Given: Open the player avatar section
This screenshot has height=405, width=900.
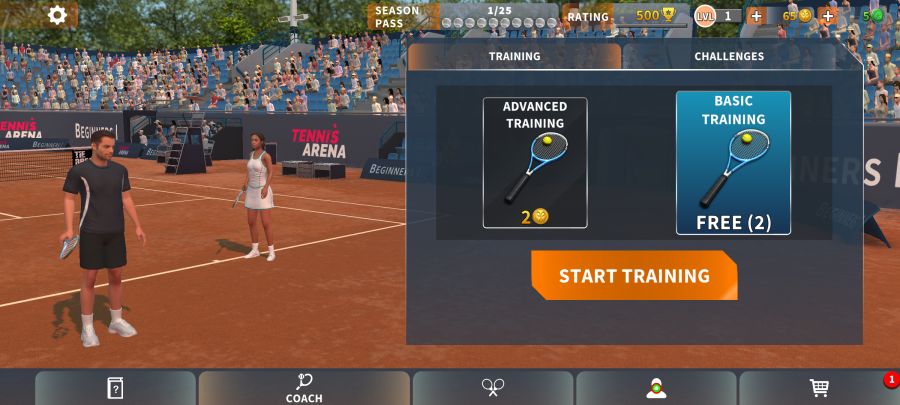Looking at the screenshot, I should click(x=656, y=388).
